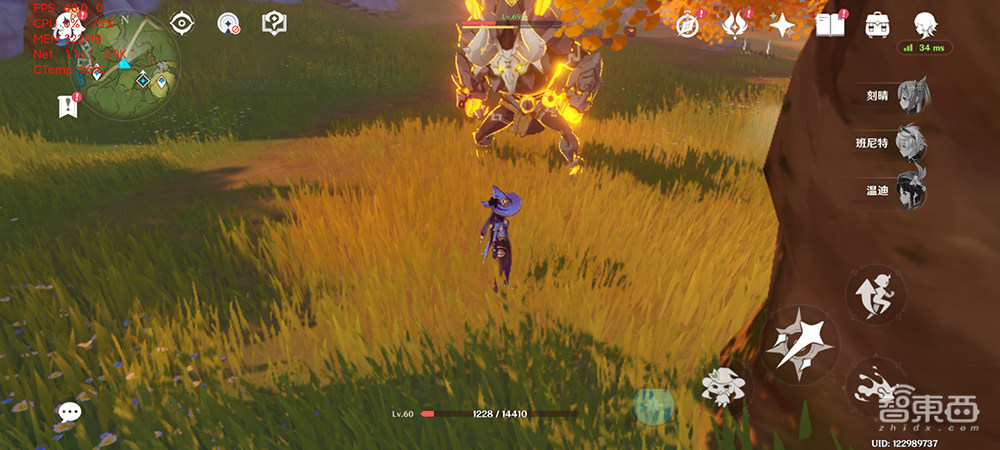Viewport: 1000px width, 450px height.
Task: Open the Adventurer Handbook book icon
Action: 829,24
